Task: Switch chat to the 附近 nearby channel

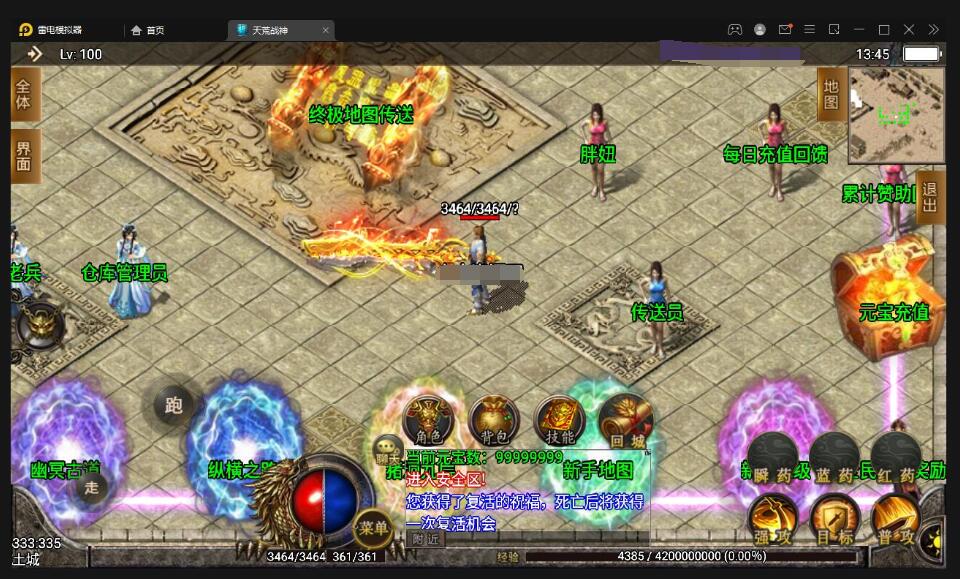Action: pyautogui.click(x=425, y=538)
